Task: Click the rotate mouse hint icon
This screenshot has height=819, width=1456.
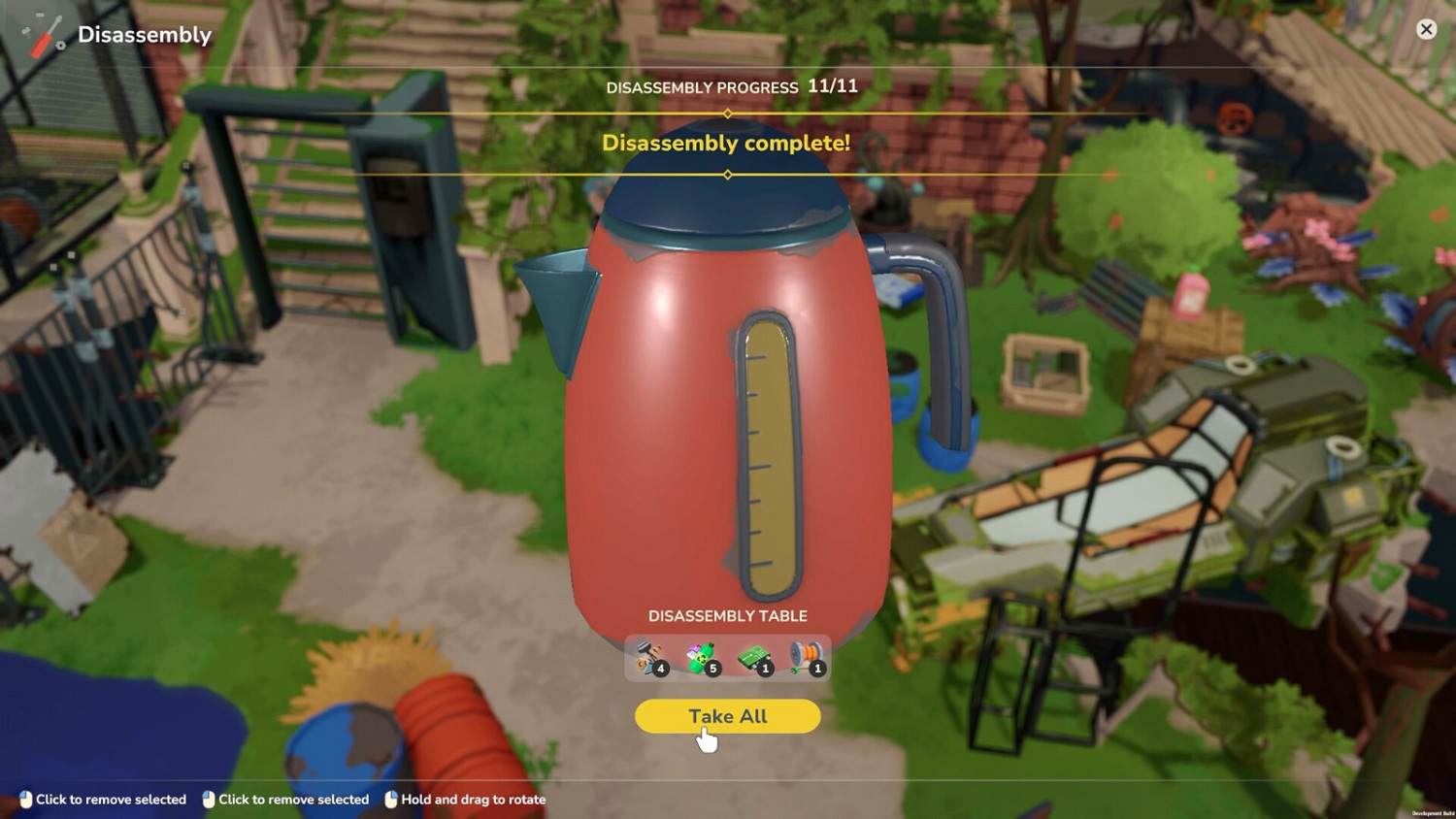Action: [x=389, y=800]
